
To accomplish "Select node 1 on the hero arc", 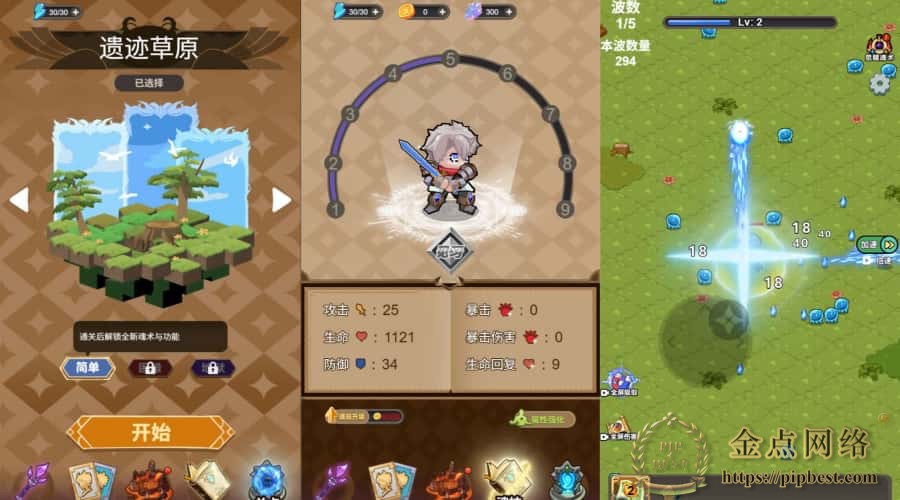I will click(x=336, y=209).
